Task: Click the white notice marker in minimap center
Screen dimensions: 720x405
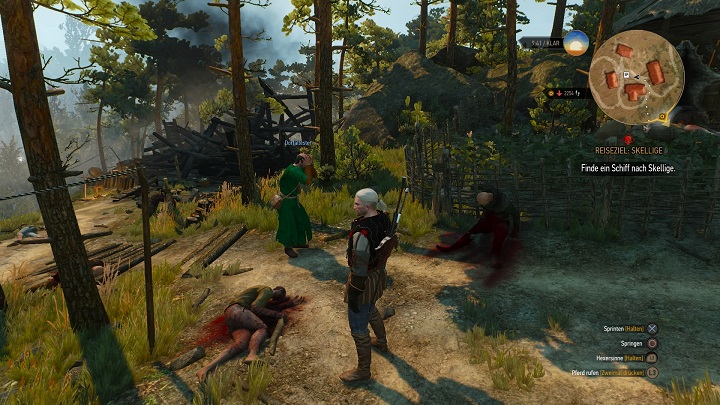Action: coord(626,75)
